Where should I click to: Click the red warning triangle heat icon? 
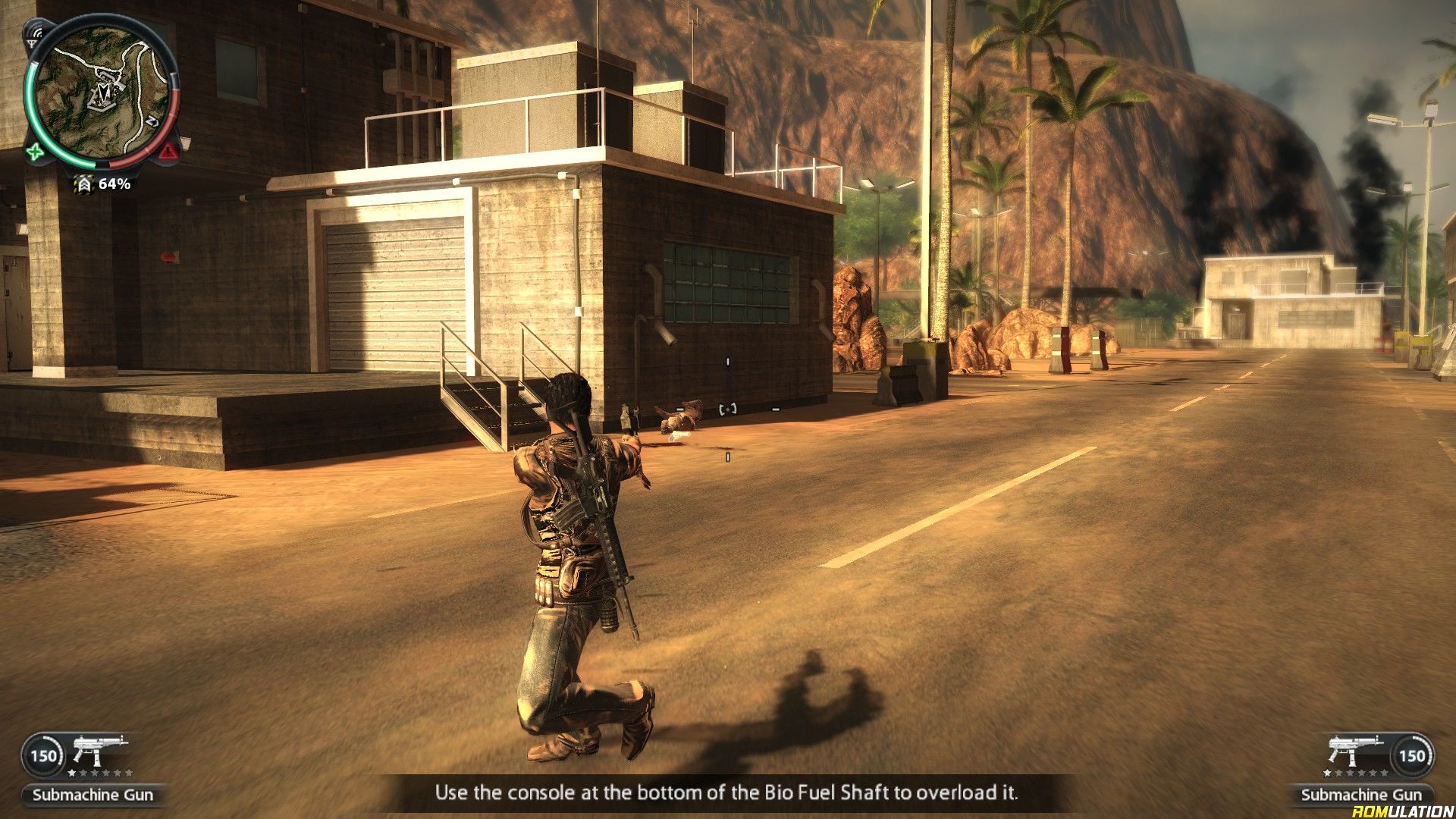168,152
